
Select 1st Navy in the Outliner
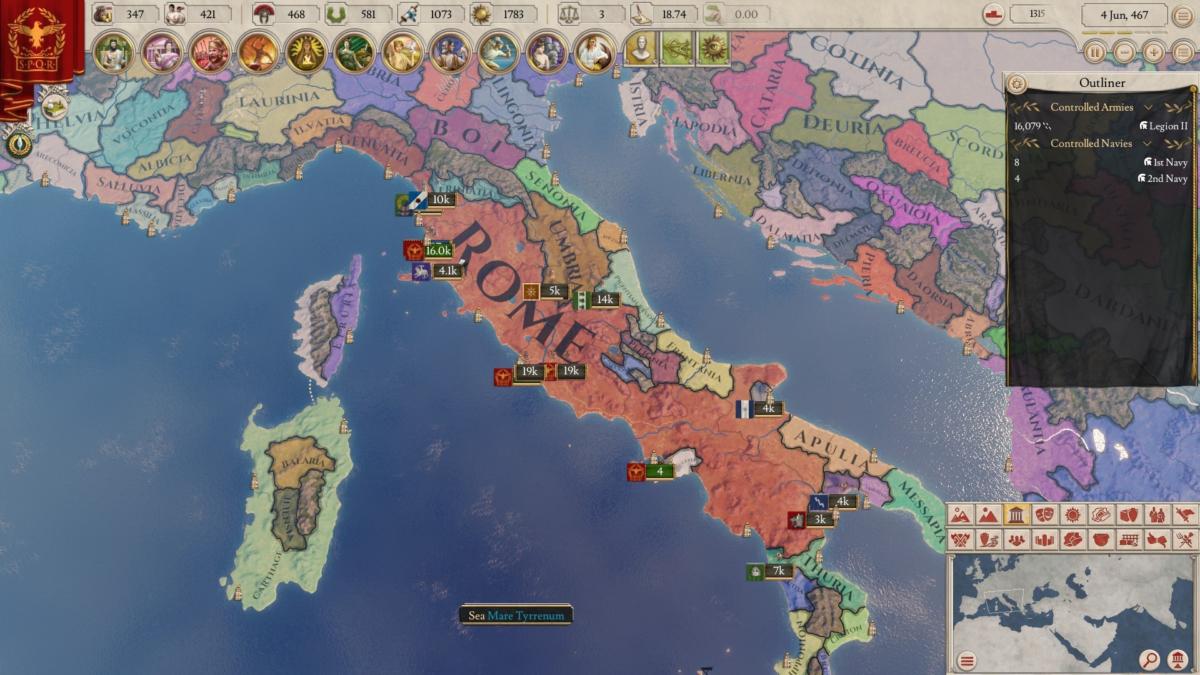coord(1165,161)
